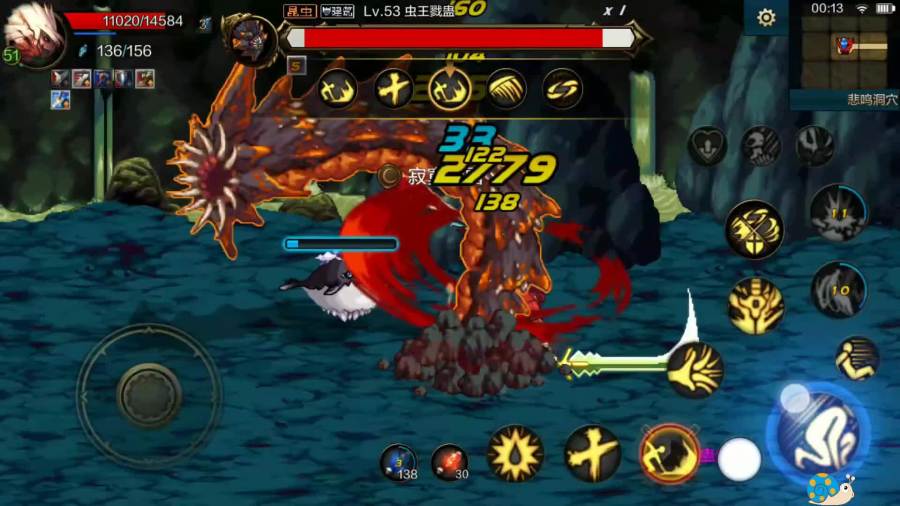This screenshot has width=900, height=506.
Task: Click the snail overlay icon
Action: point(831,489)
